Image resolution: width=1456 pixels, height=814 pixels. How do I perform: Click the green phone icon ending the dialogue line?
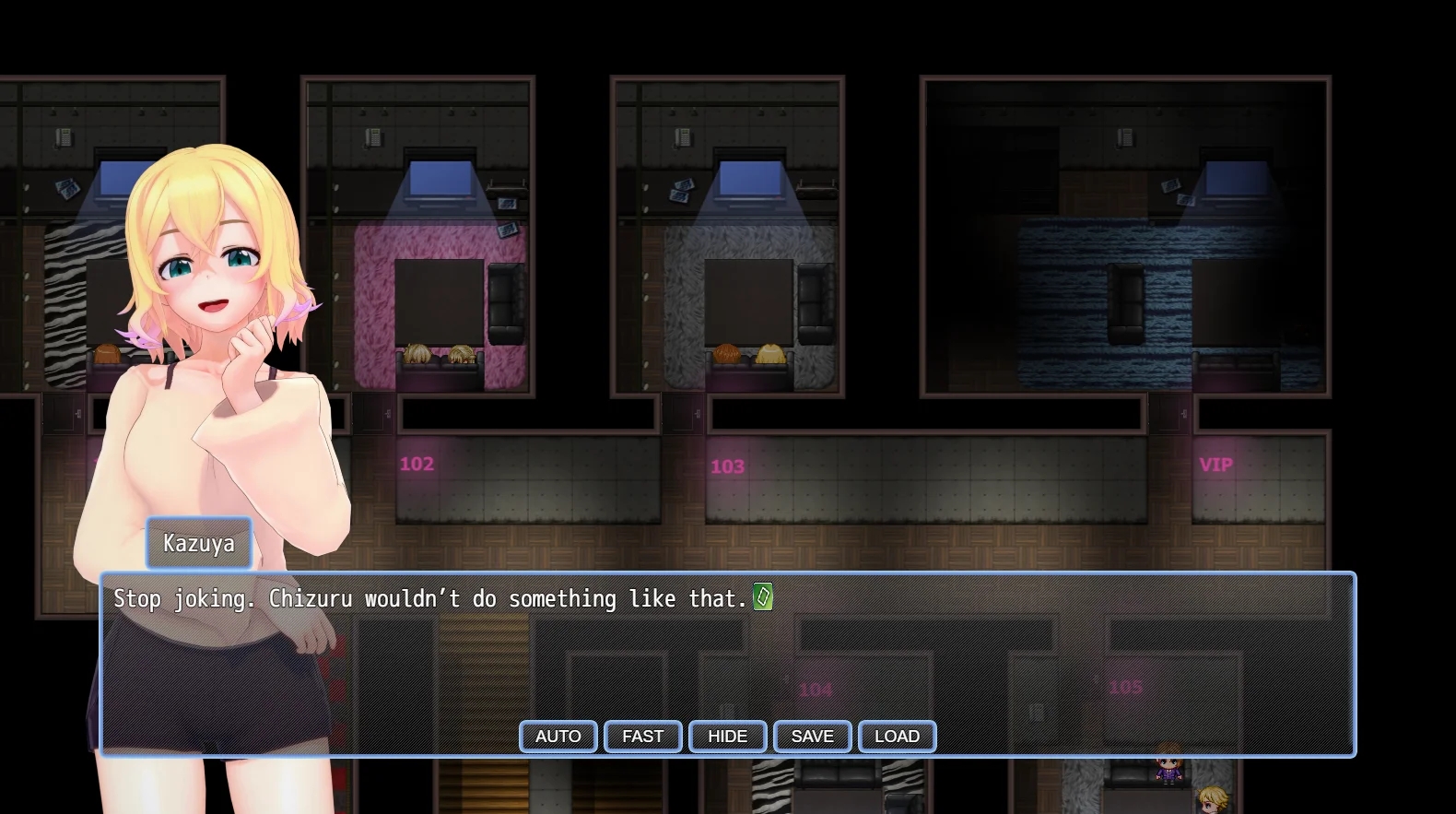pyautogui.click(x=761, y=597)
